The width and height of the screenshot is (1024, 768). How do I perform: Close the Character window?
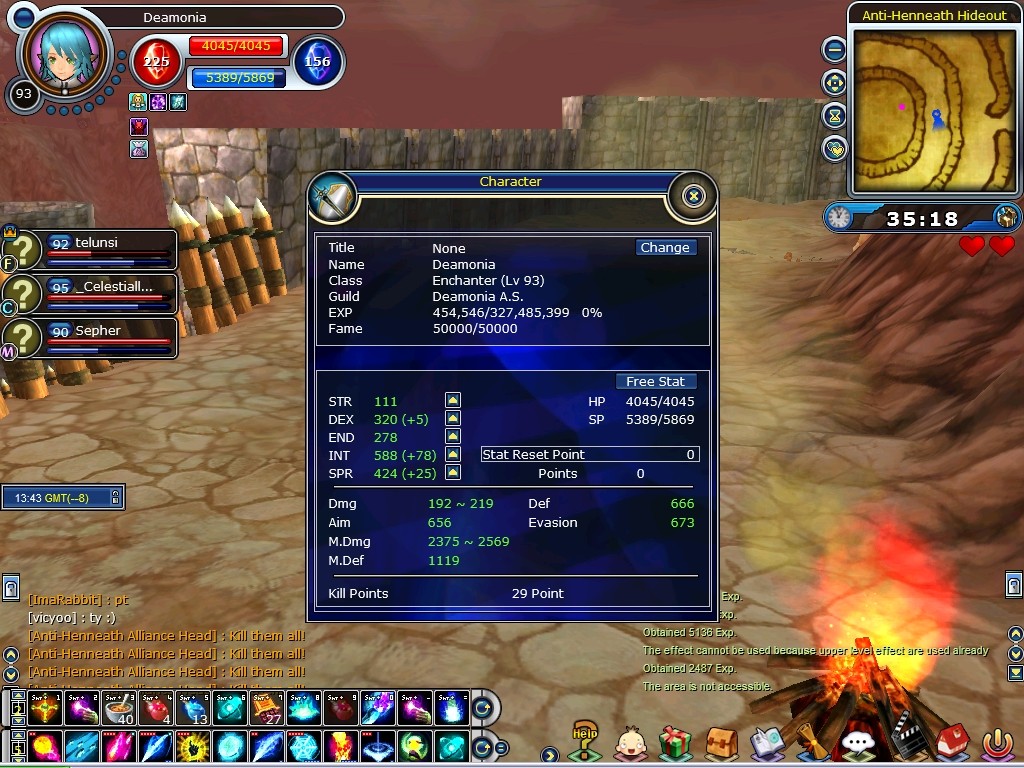point(694,196)
